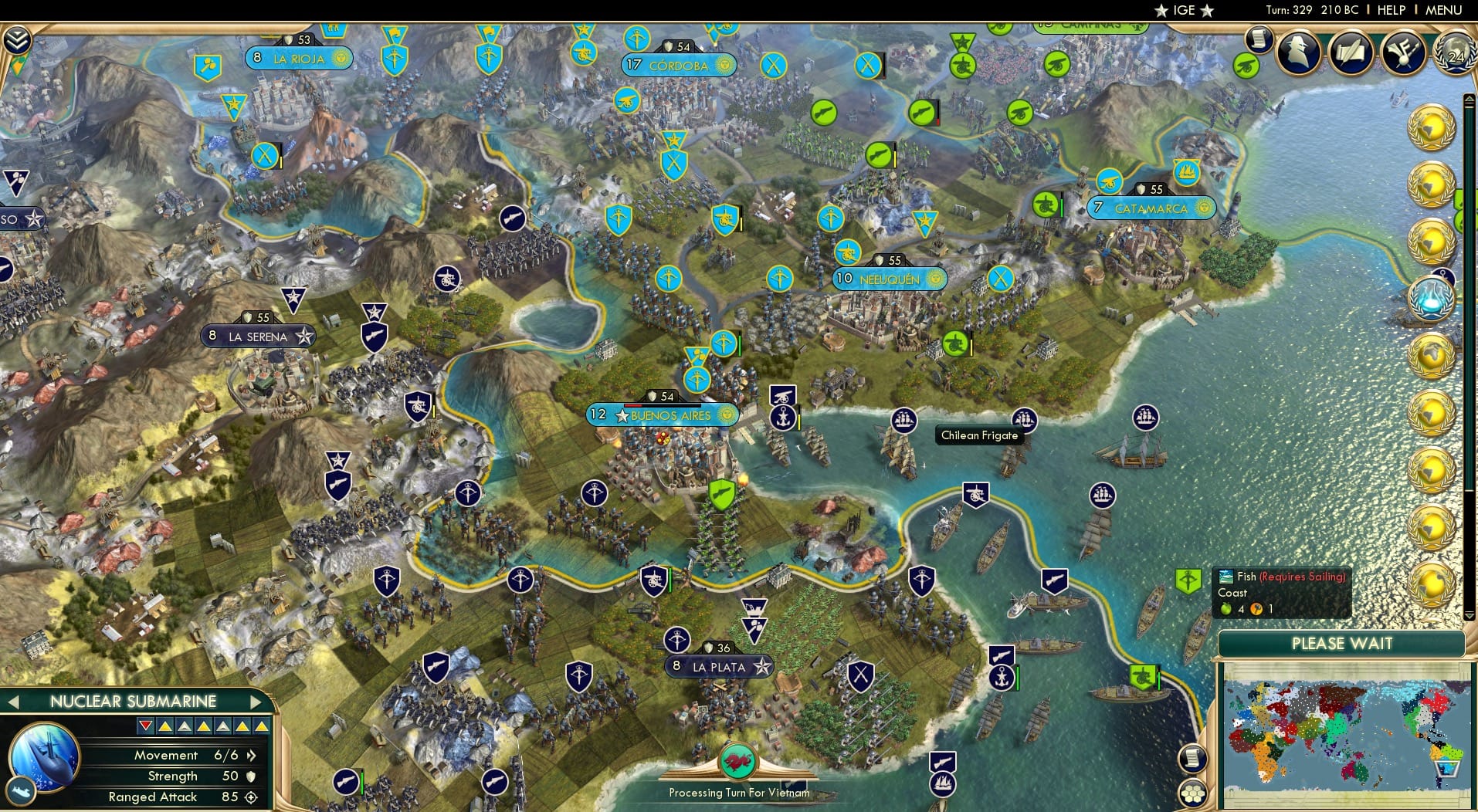Image resolution: width=1478 pixels, height=812 pixels.
Task: Click the PLEASE WAIT button above the minimap
Action: pyautogui.click(x=1341, y=645)
